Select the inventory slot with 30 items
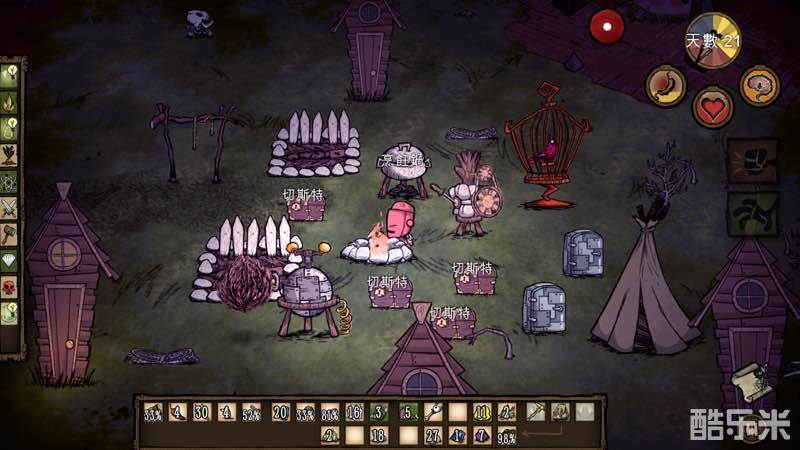Screen dimensions: 800x450 [202, 412]
